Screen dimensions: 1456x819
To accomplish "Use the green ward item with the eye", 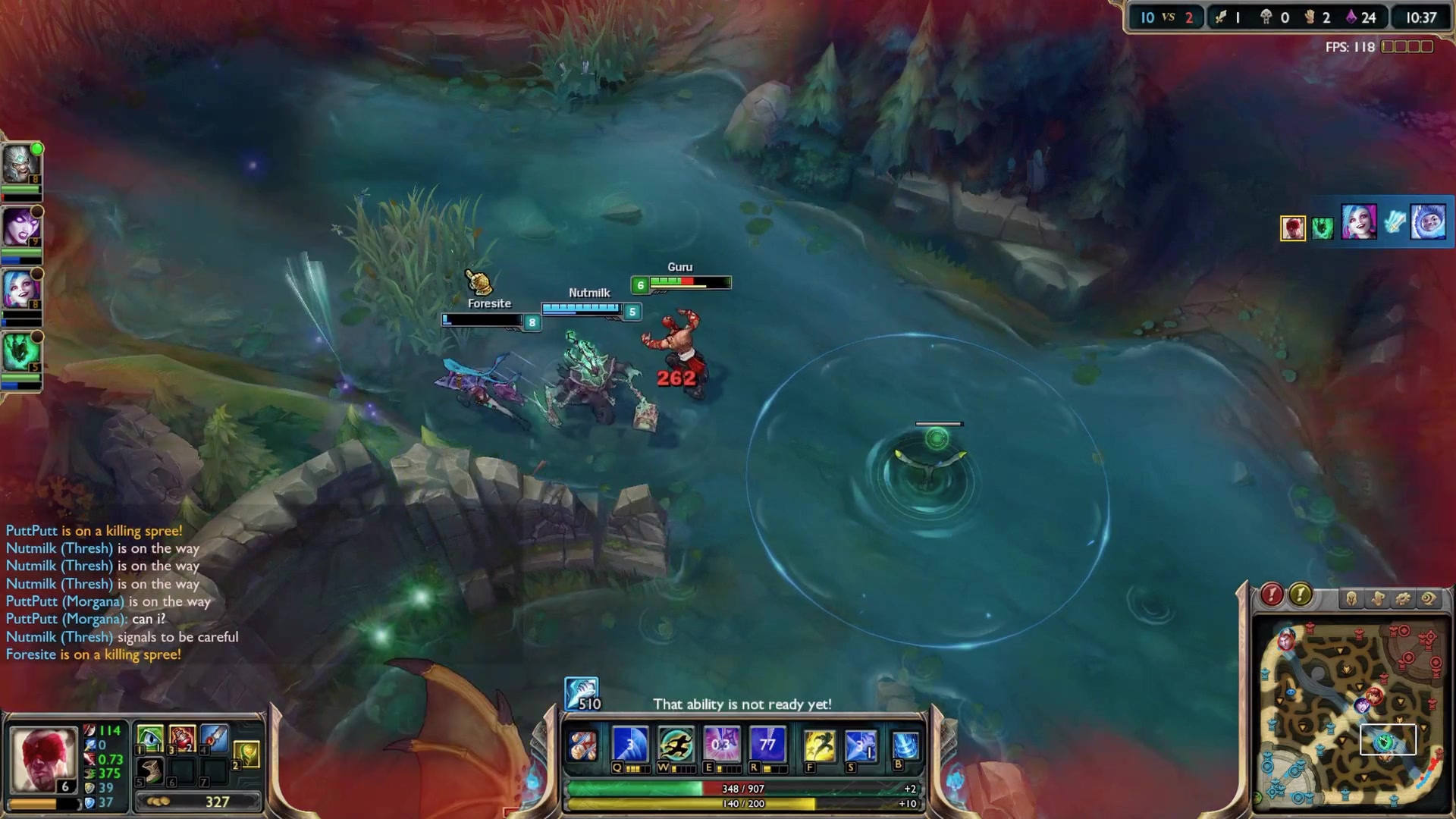I will tap(150, 738).
